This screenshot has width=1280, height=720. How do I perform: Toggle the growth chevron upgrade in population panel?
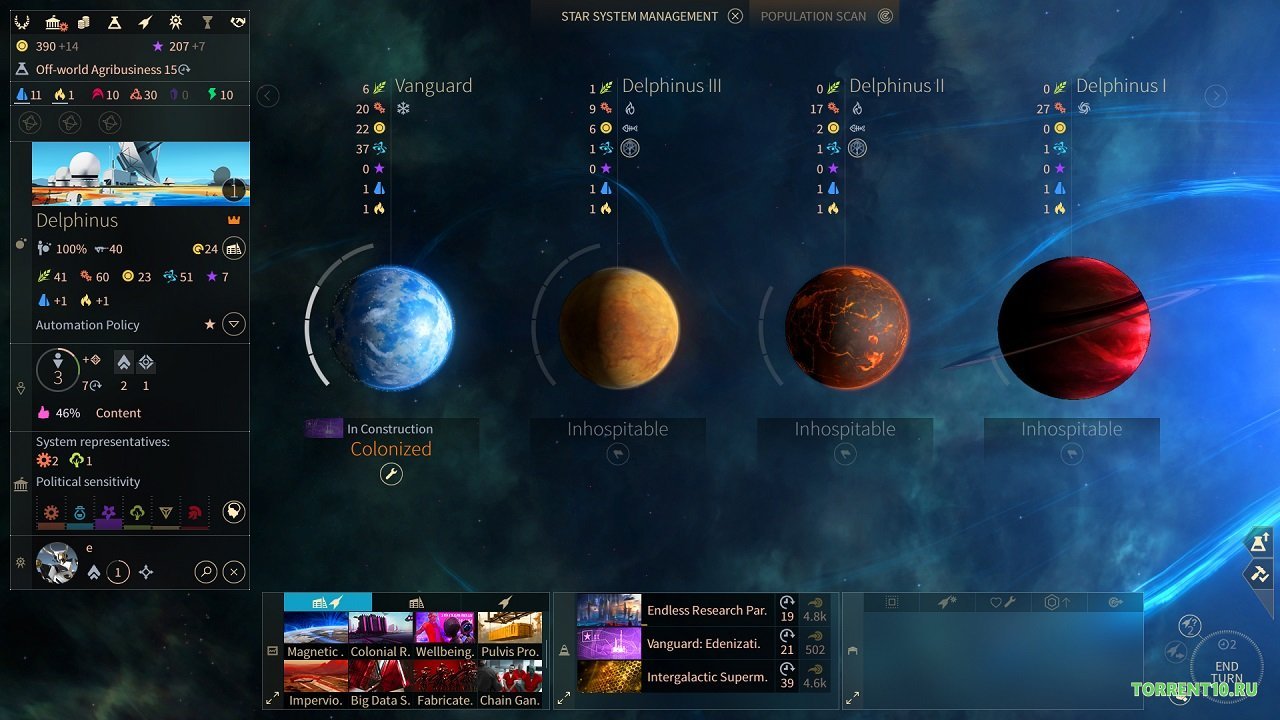[123, 363]
